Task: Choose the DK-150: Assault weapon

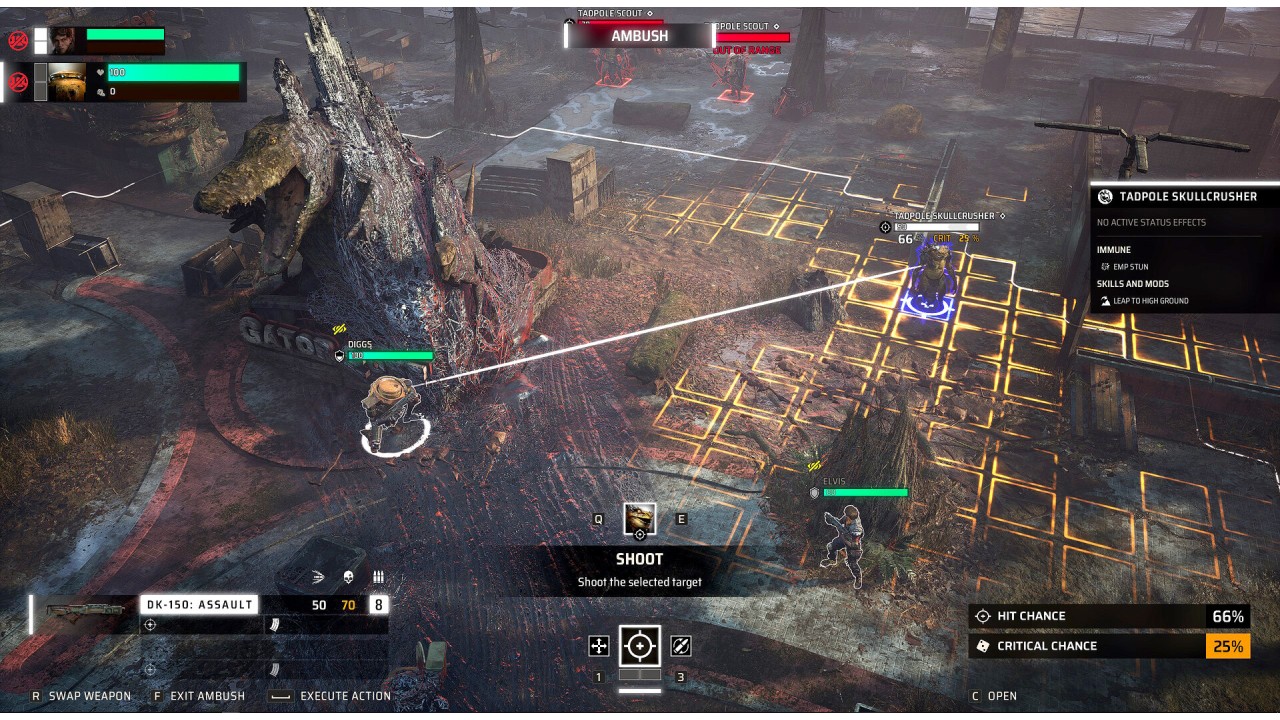Action: pyautogui.click(x=198, y=604)
